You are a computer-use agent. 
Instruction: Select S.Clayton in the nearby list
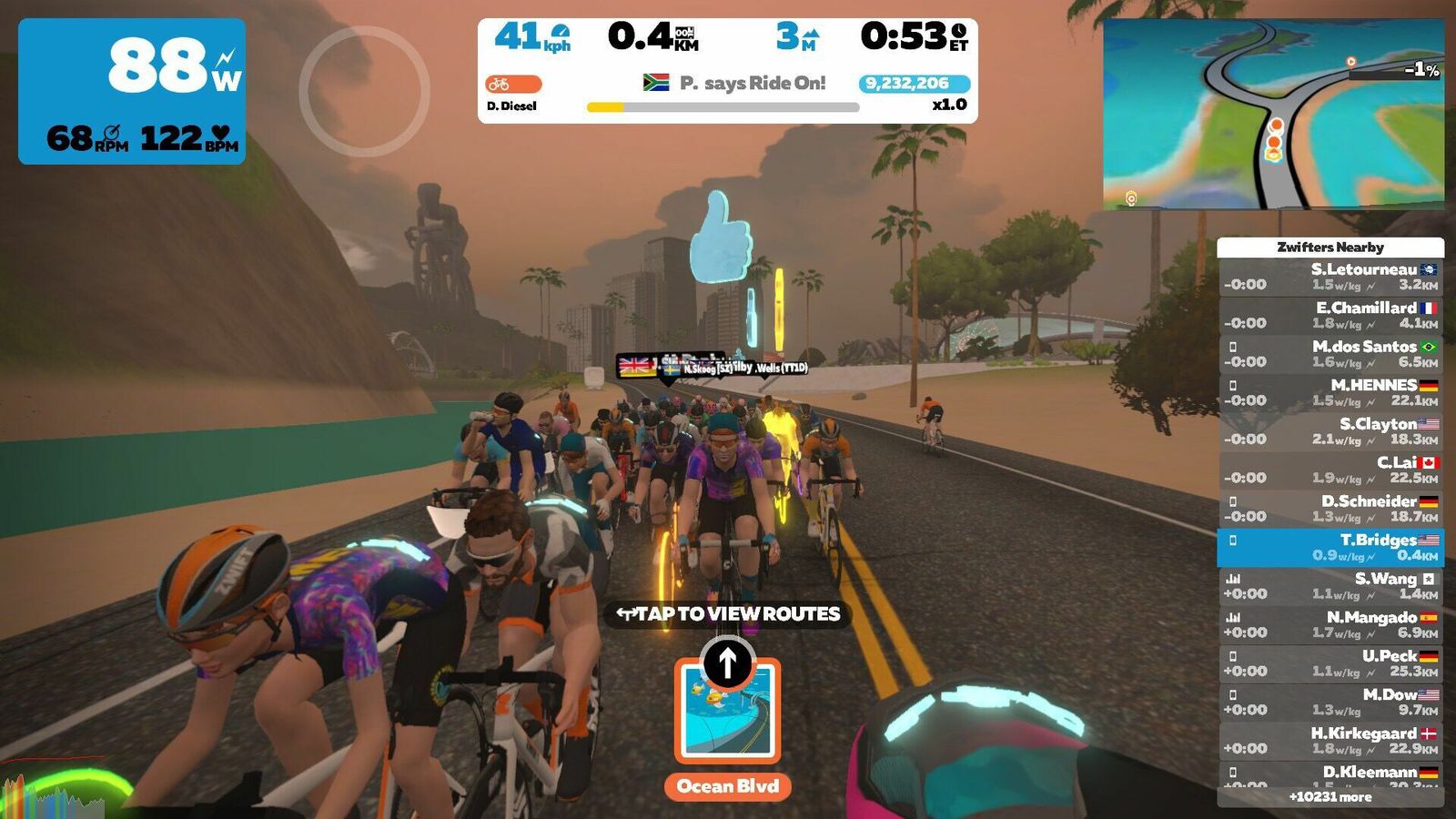pos(1330,431)
